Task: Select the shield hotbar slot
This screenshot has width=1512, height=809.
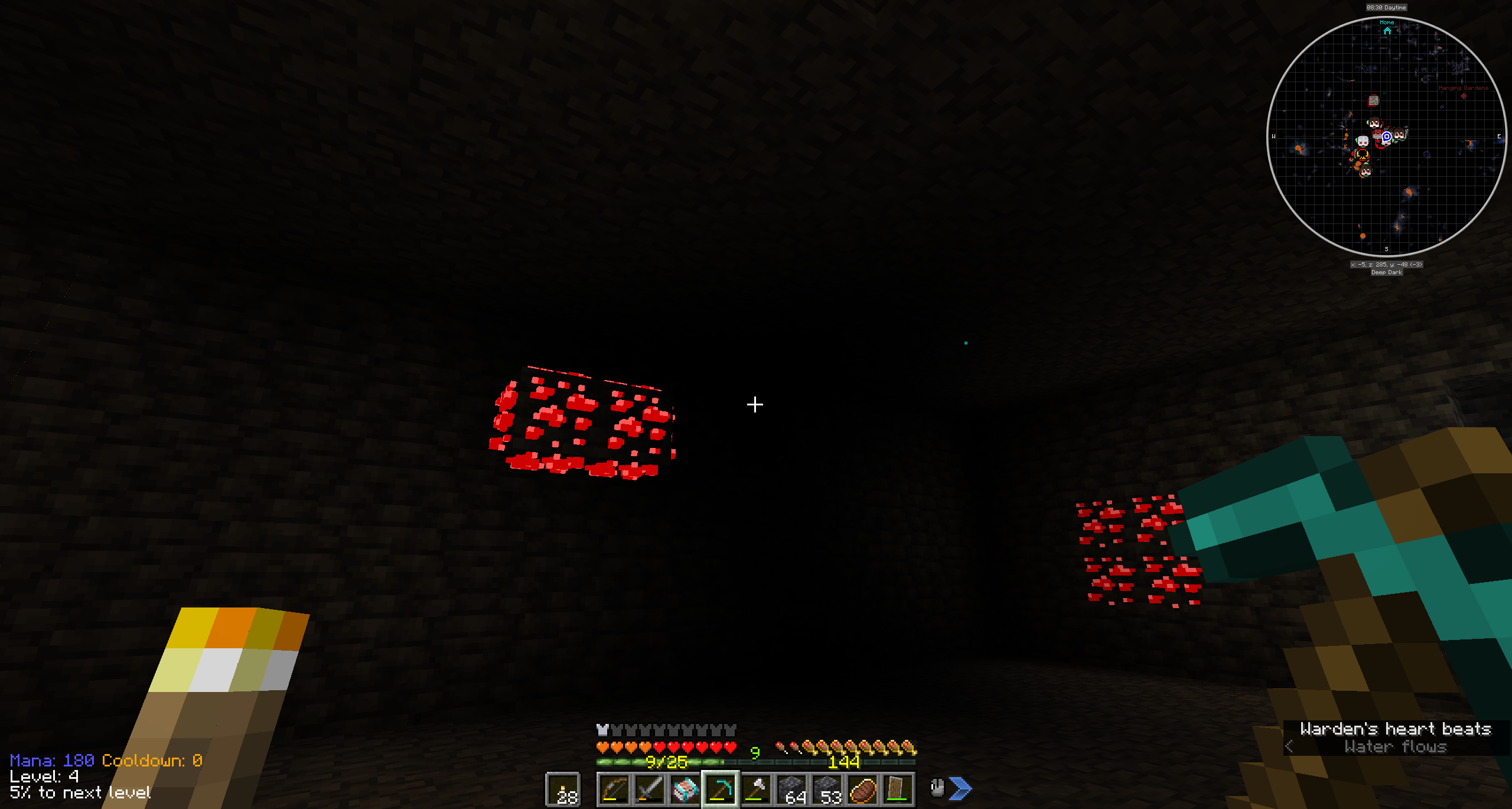Action: coord(897,789)
